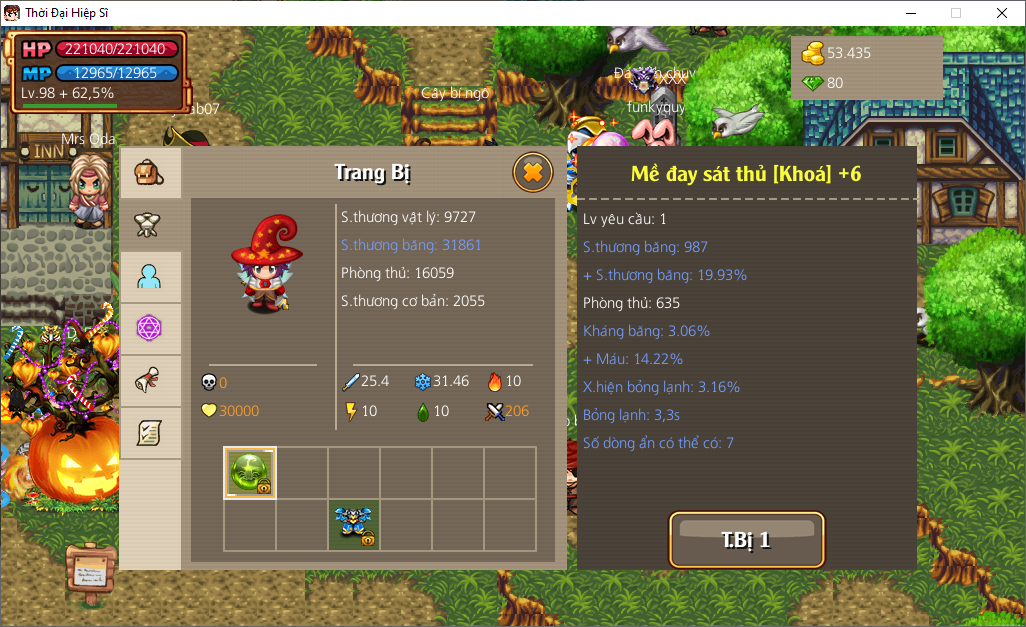Image resolution: width=1026 pixels, height=627 pixels.
Task: Select the purple hexagram tab
Action: click(150, 329)
